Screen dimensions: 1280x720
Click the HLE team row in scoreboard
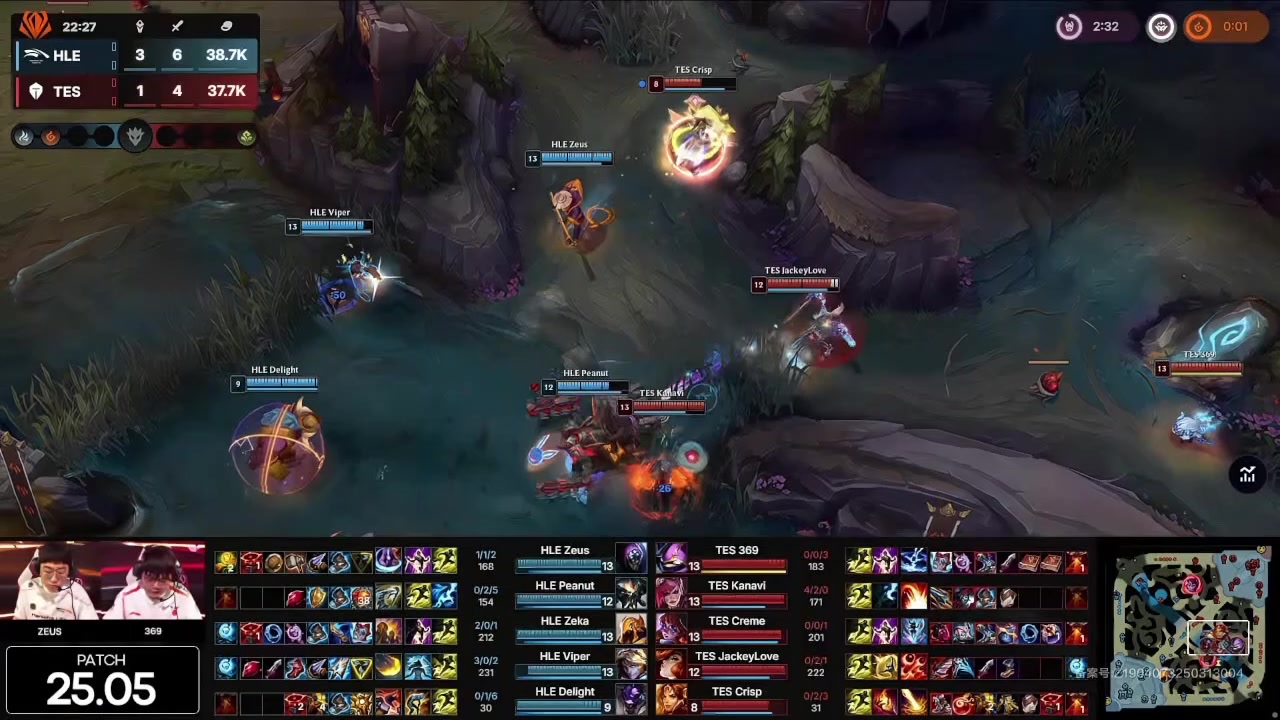135,55
